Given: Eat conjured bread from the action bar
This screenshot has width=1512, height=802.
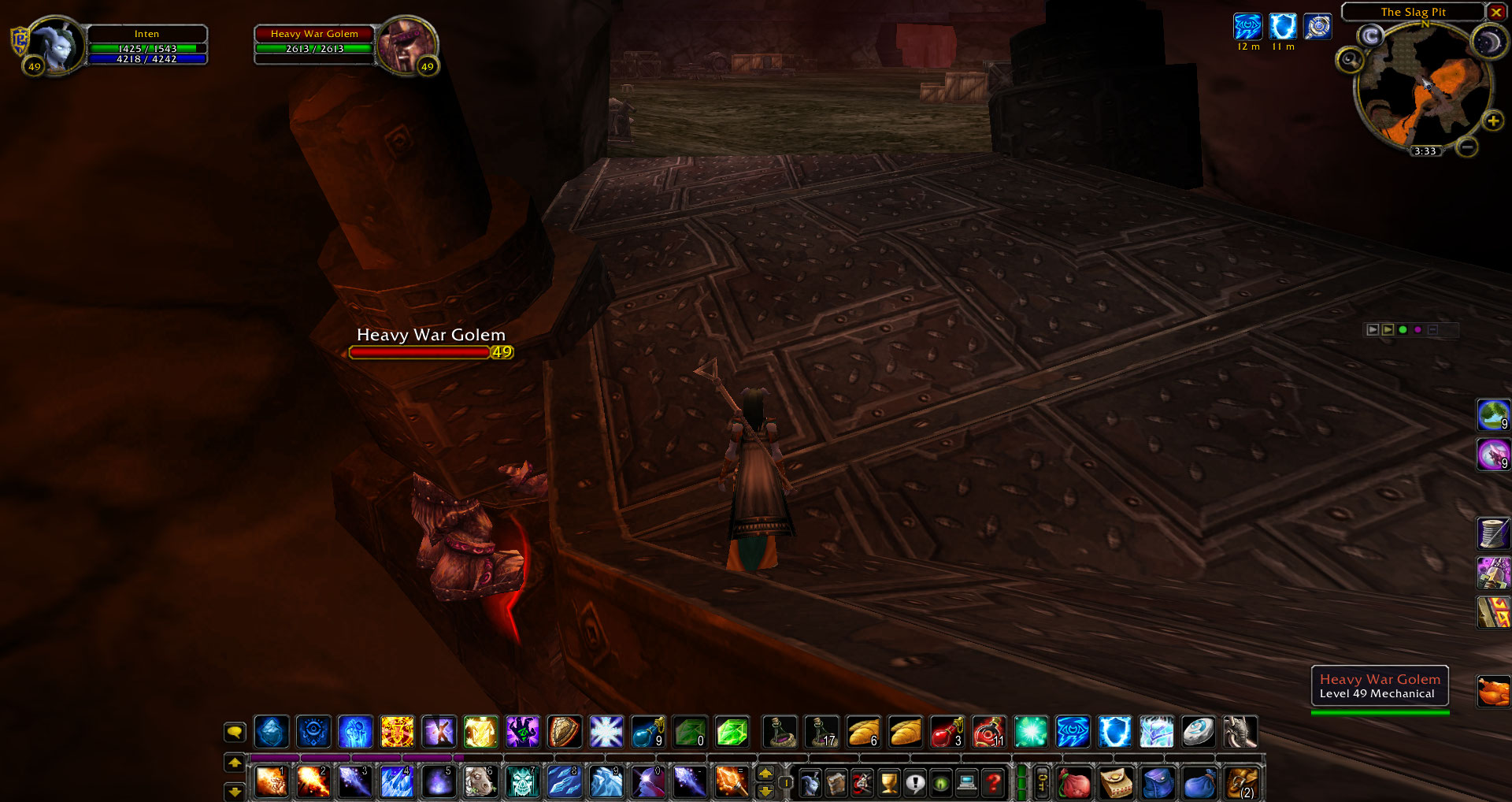Looking at the screenshot, I should click(865, 732).
